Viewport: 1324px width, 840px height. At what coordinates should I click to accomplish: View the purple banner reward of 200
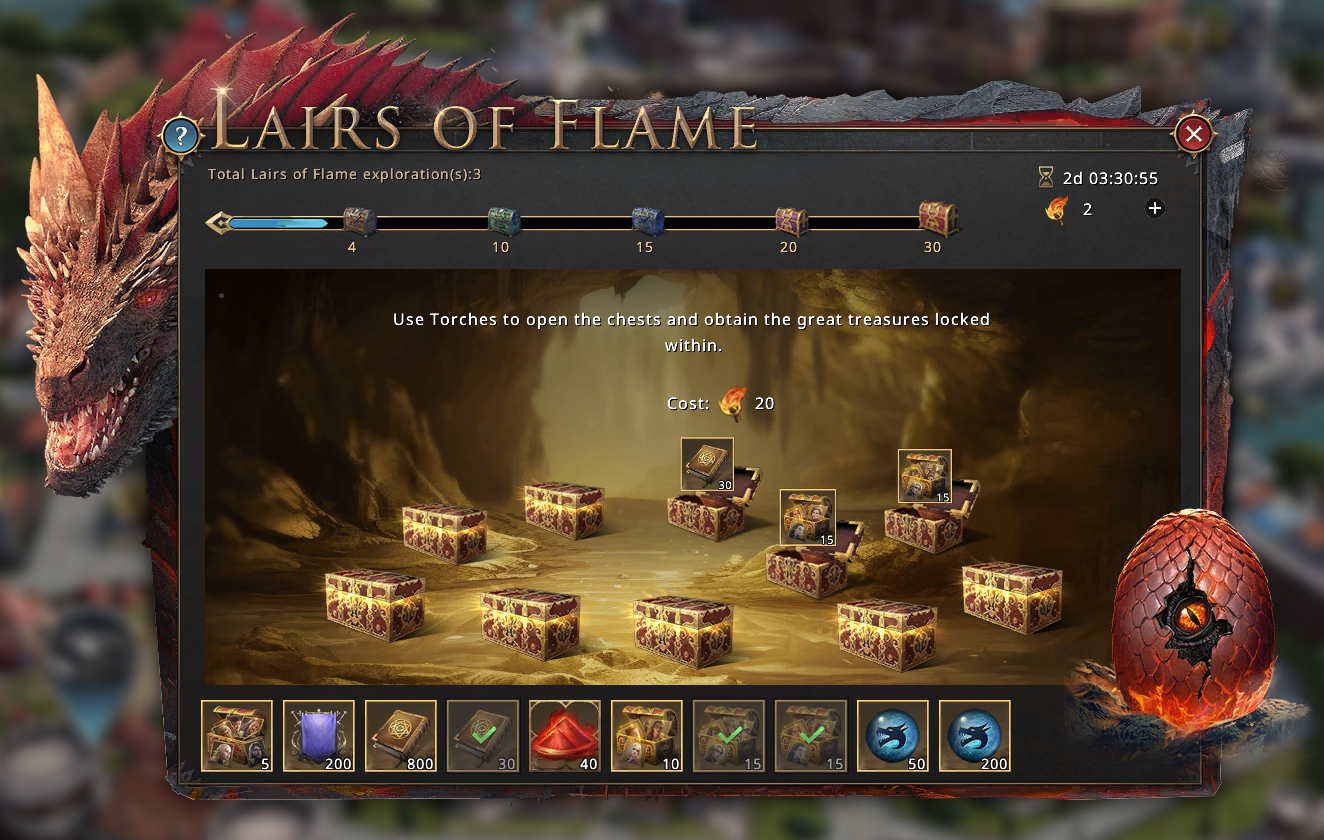coord(319,736)
